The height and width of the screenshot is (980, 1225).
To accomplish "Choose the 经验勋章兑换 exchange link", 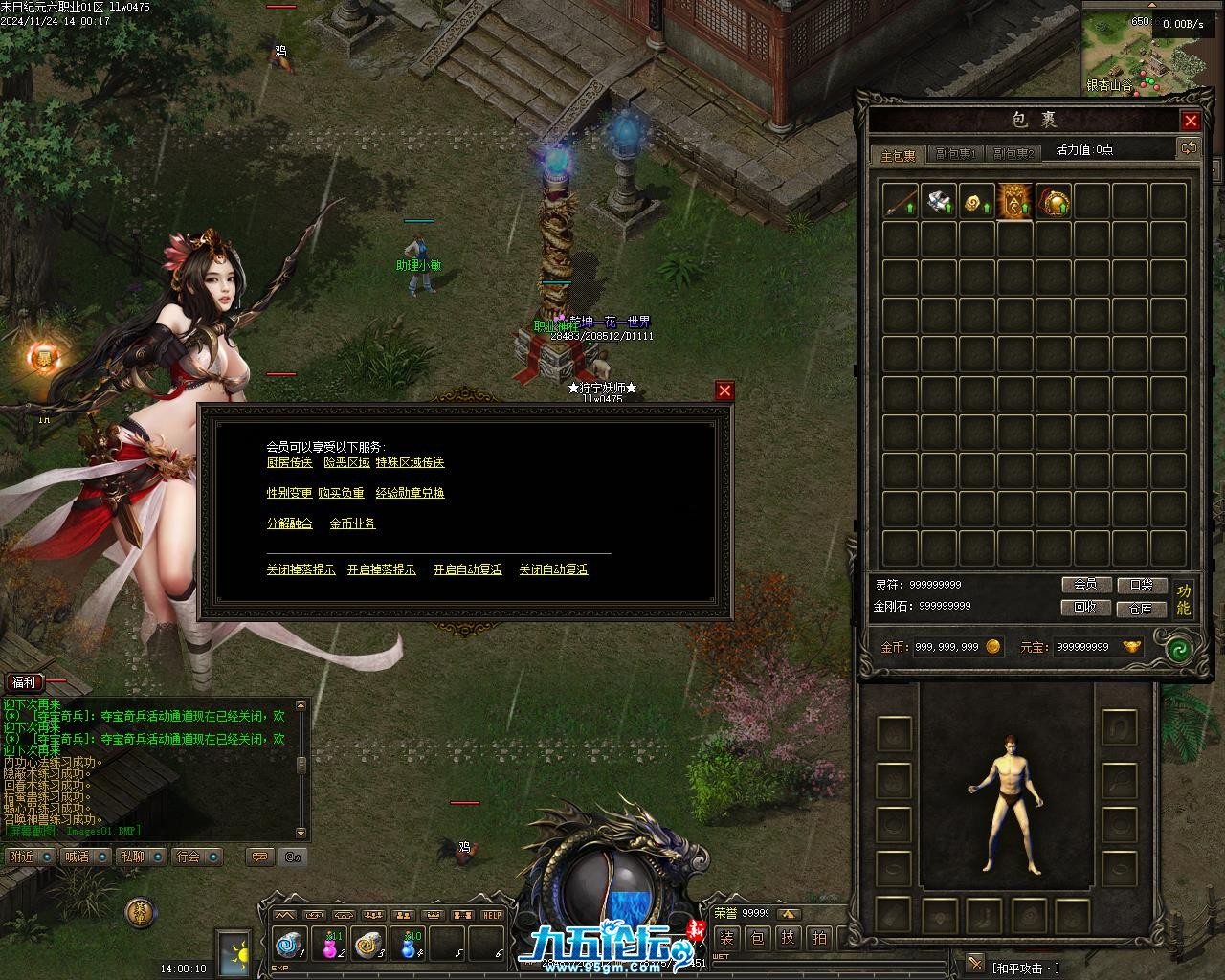I will tap(410, 493).
